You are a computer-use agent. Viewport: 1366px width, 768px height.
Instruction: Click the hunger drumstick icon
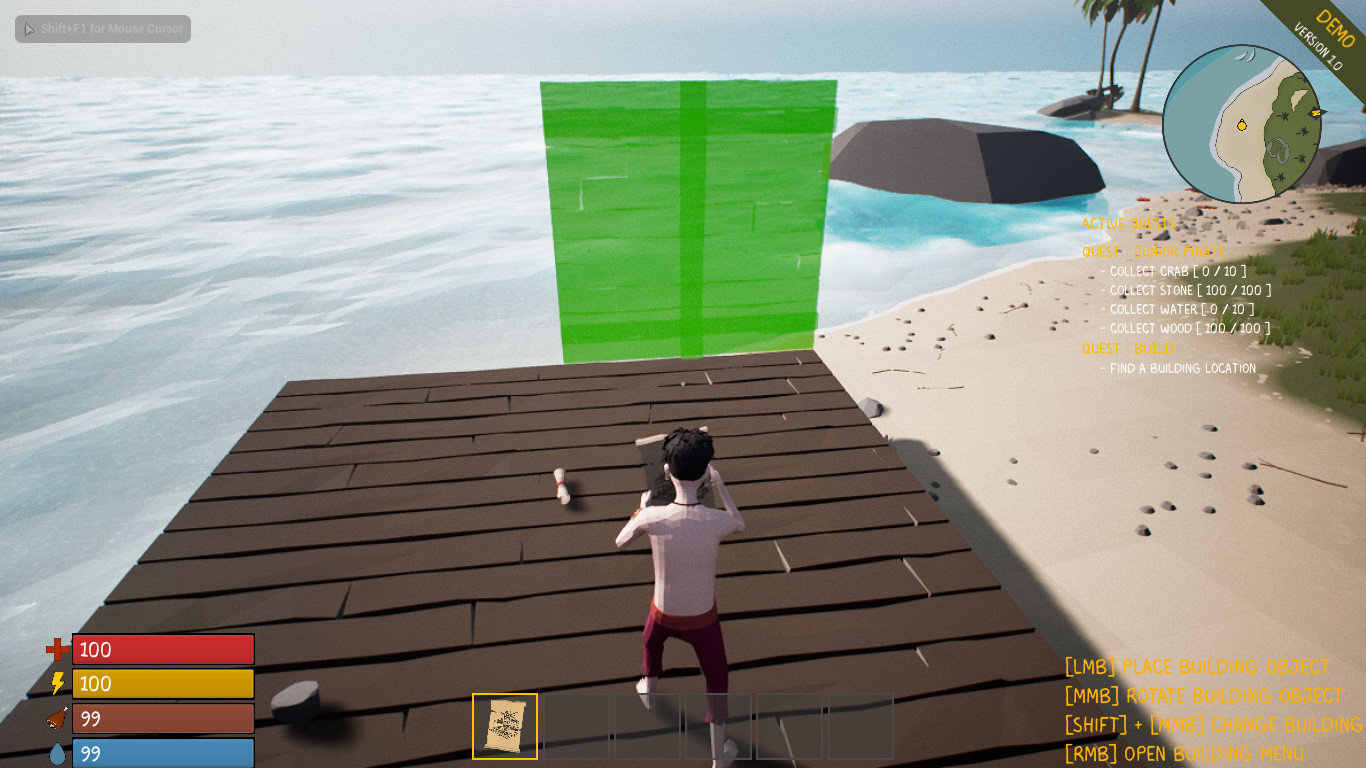[x=55, y=718]
